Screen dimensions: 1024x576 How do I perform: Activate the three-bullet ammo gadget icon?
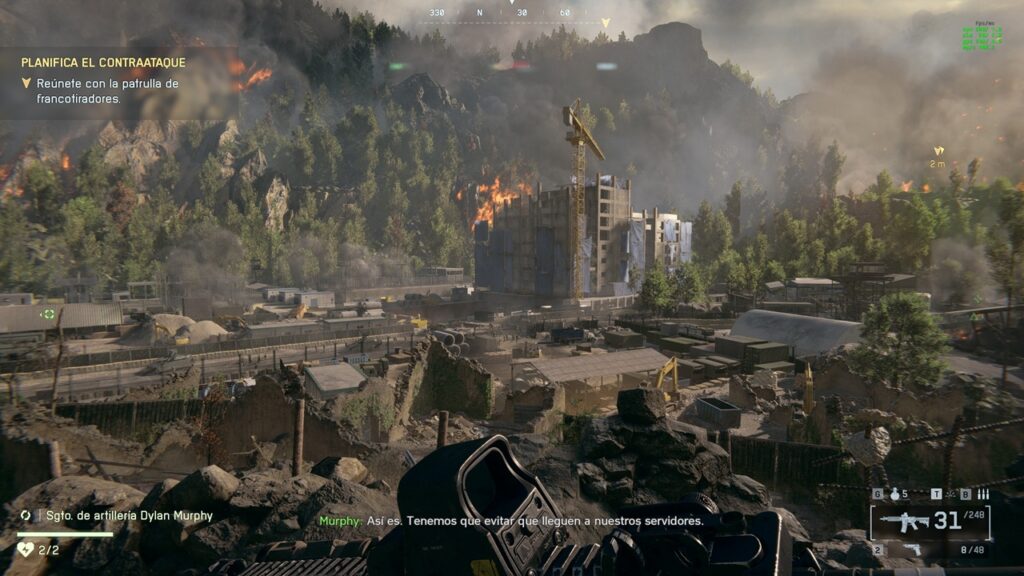point(983,494)
